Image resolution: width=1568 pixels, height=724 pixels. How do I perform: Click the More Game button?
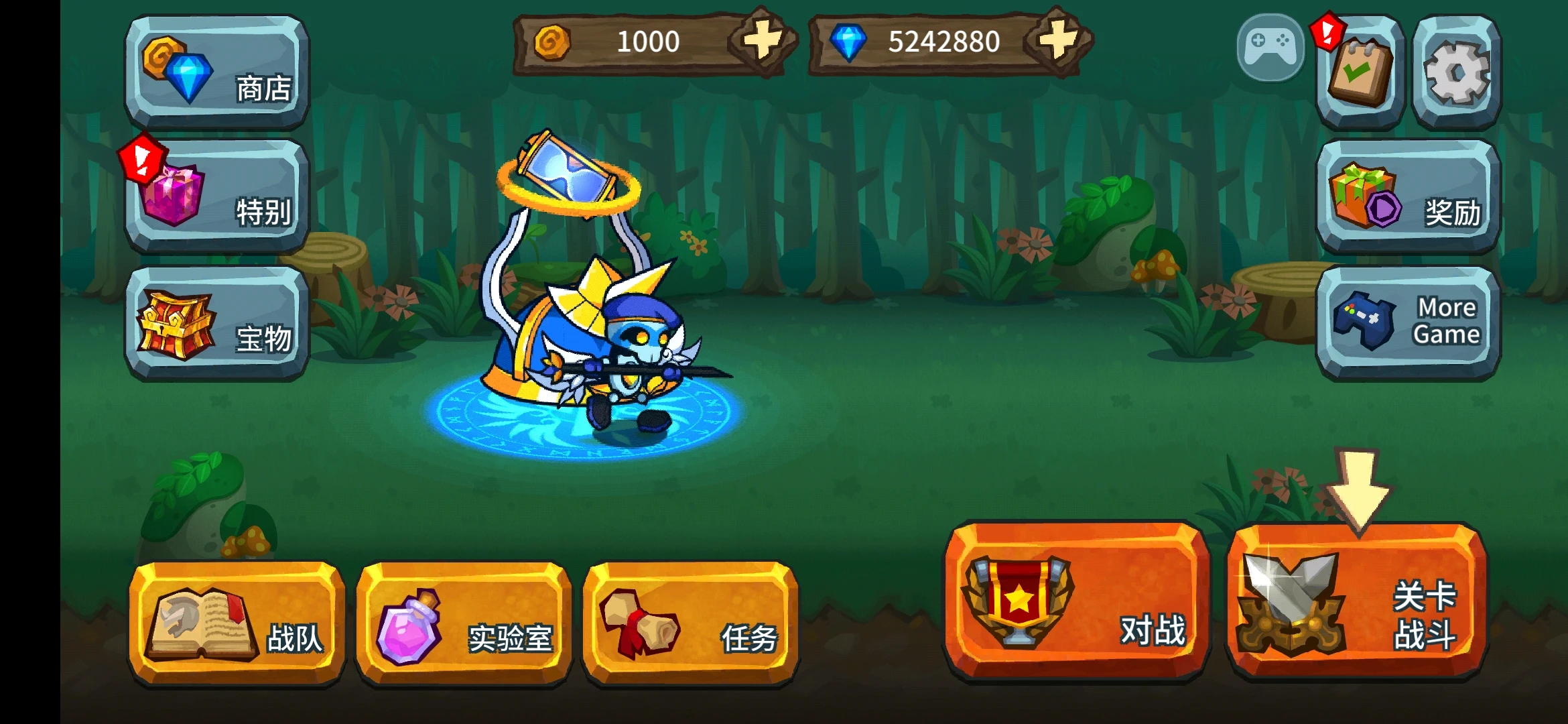(x=1408, y=323)
